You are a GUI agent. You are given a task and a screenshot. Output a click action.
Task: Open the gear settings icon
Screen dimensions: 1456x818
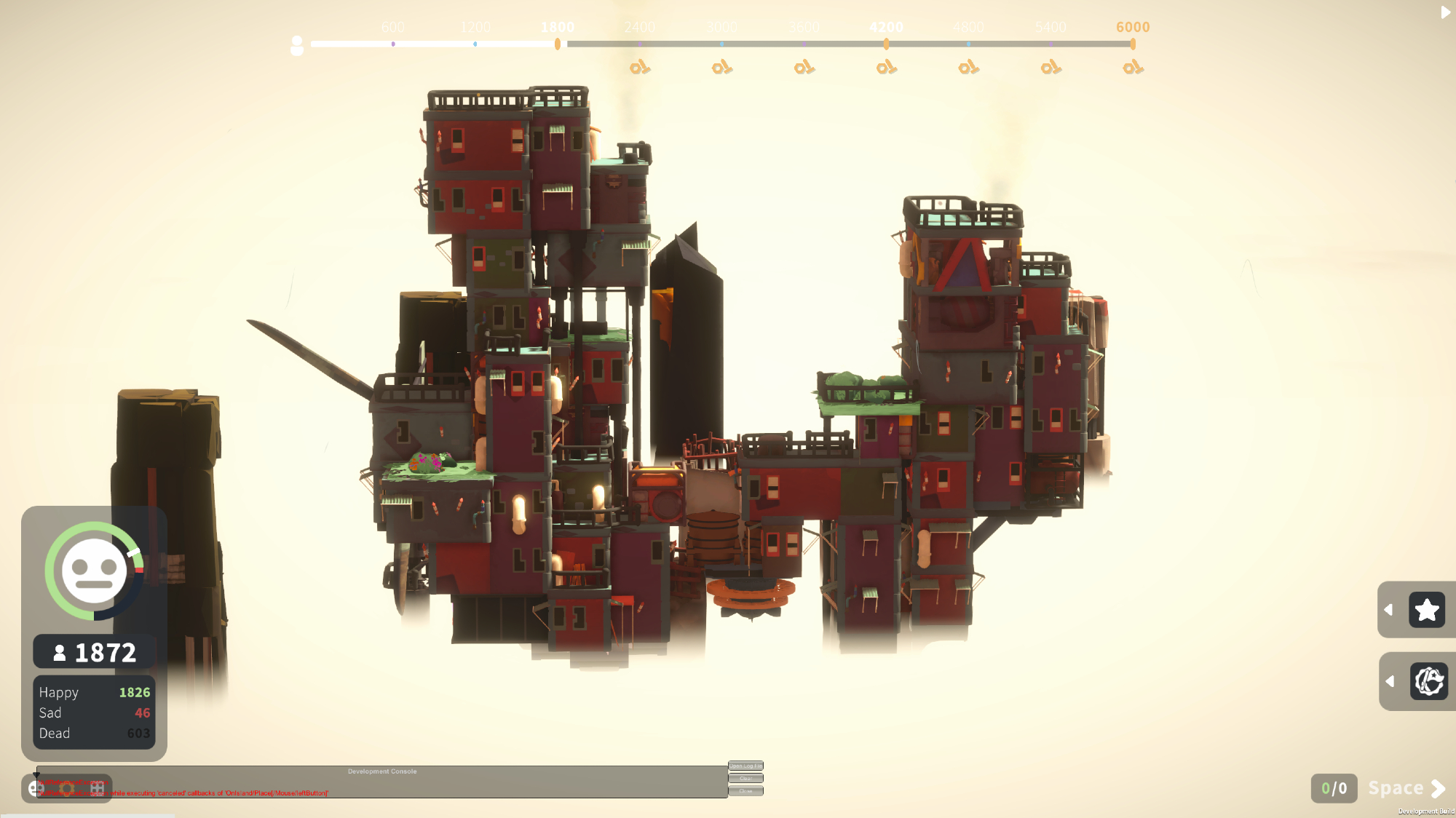click(x=66, y=788)
